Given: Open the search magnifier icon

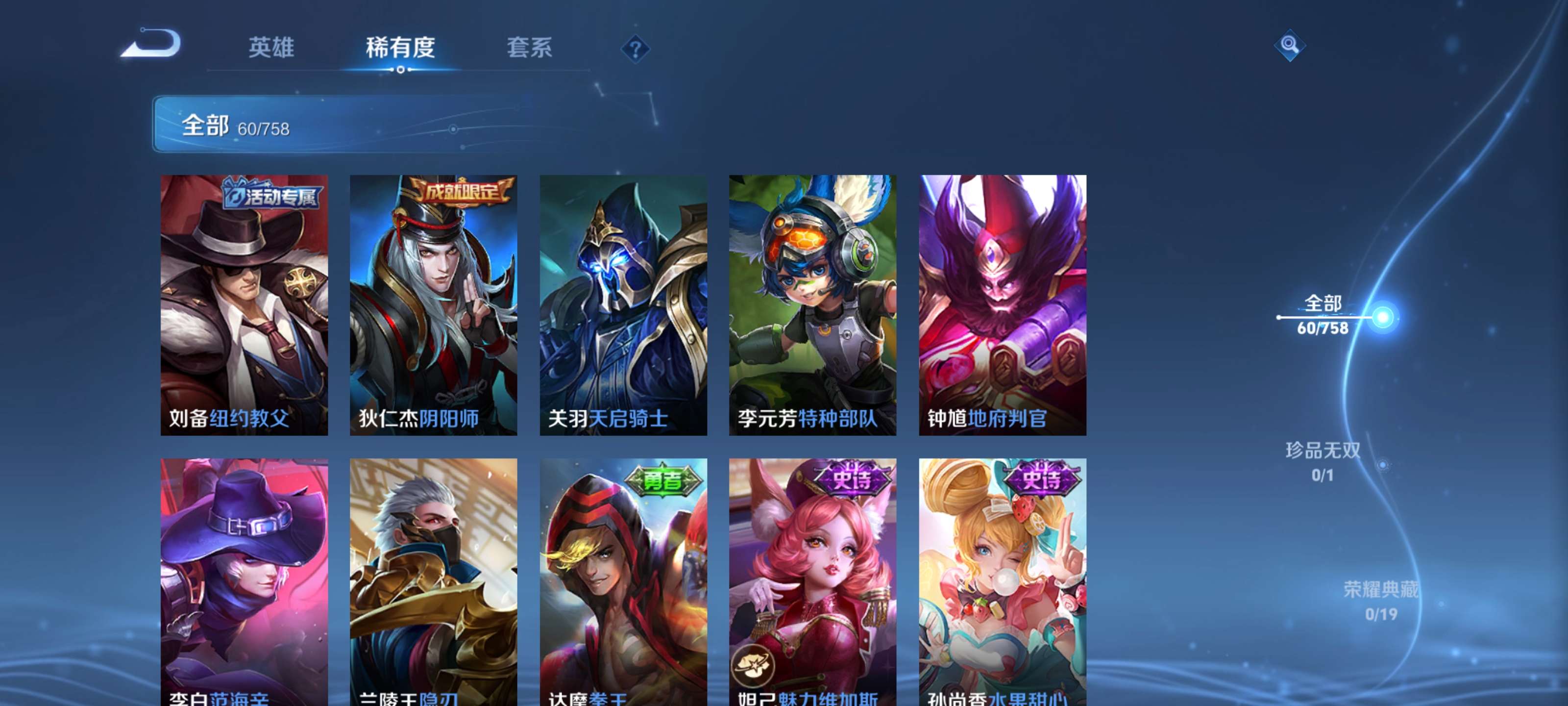Looking at the screenshot, I should pos(1290,45).
